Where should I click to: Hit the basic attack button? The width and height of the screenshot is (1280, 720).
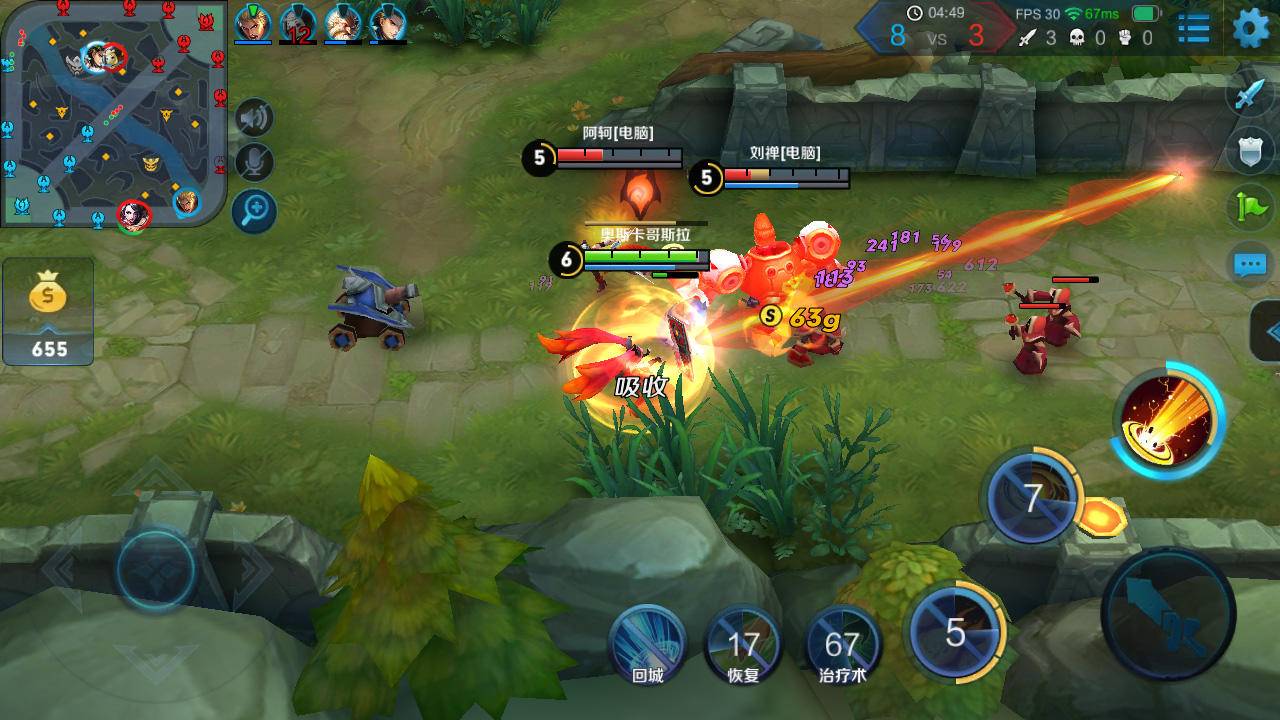point(1168,611)
